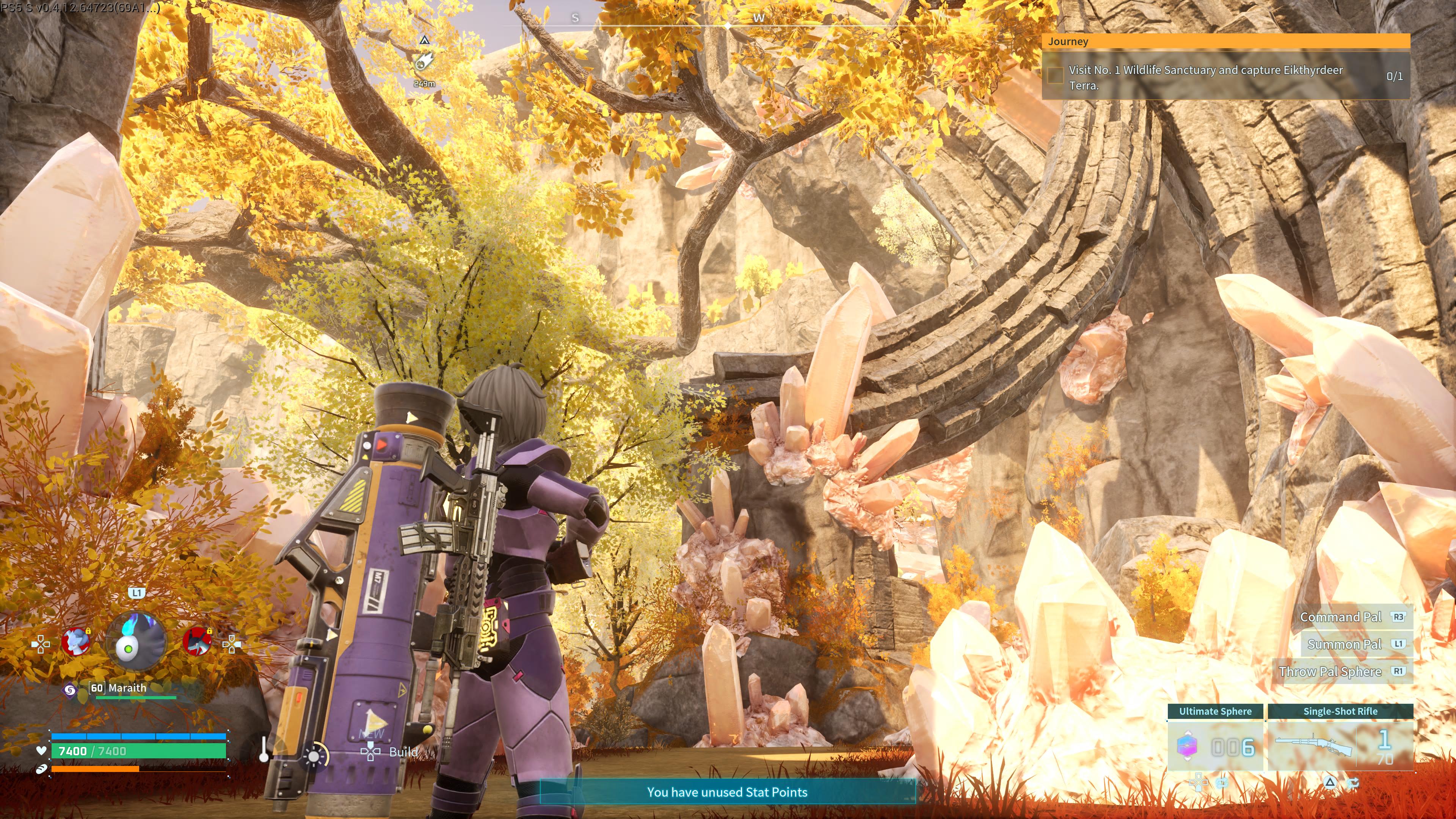The image size is (1456, 819).
Task: Open the Journey quest tracker header
Action: pos(1225,41)
